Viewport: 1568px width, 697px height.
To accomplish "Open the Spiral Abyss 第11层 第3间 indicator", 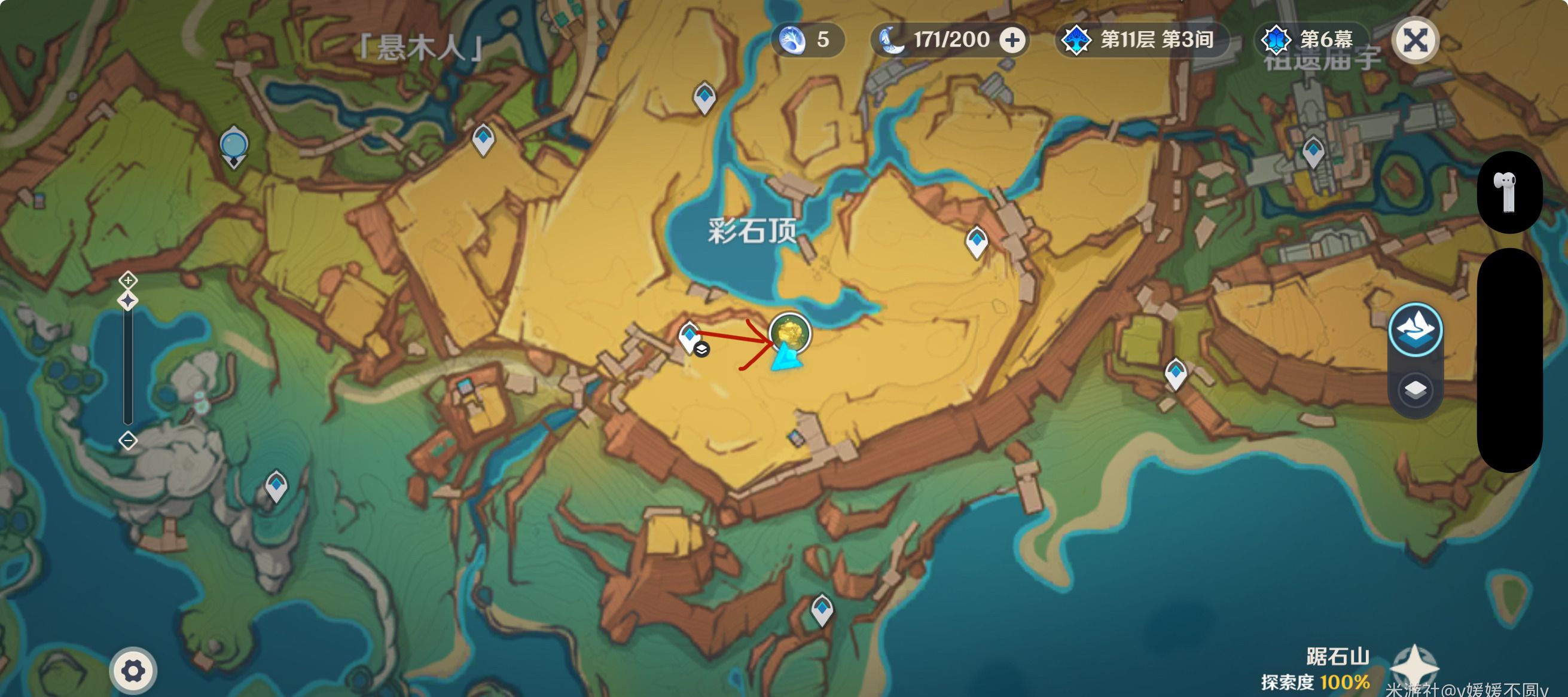I will [1141, 41].
